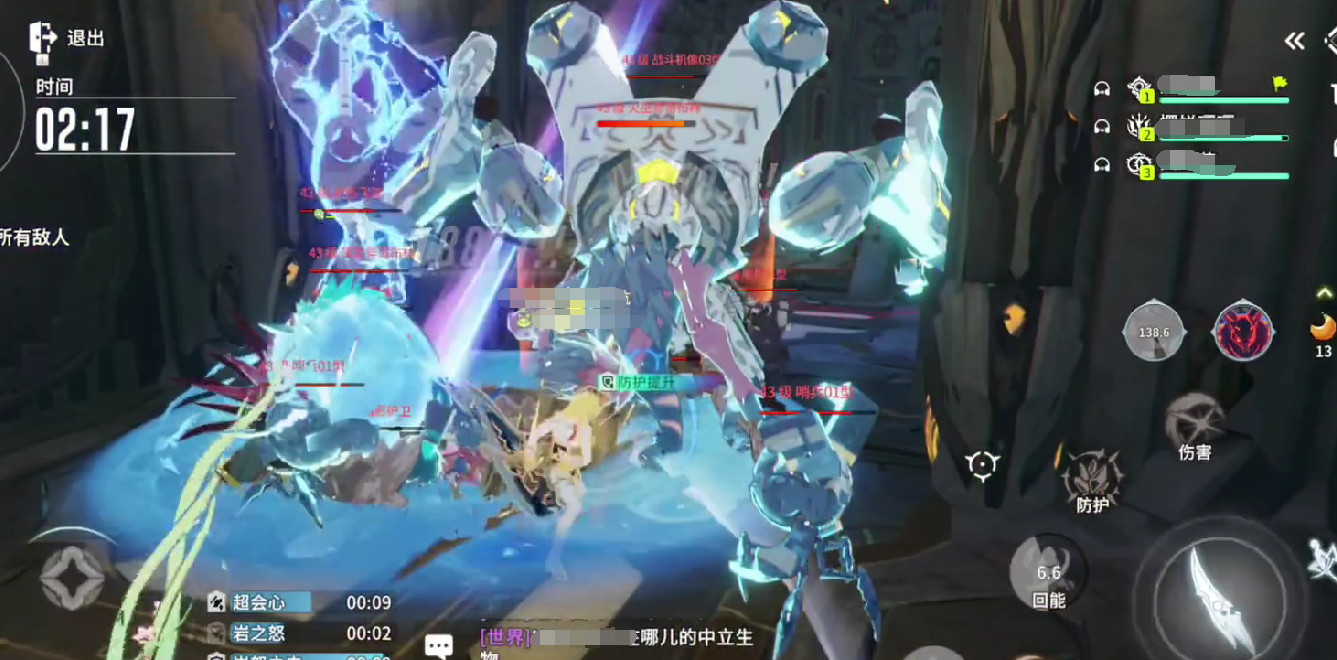Open the chat speech bubble
1337x660 pixels.
(439, 645)
